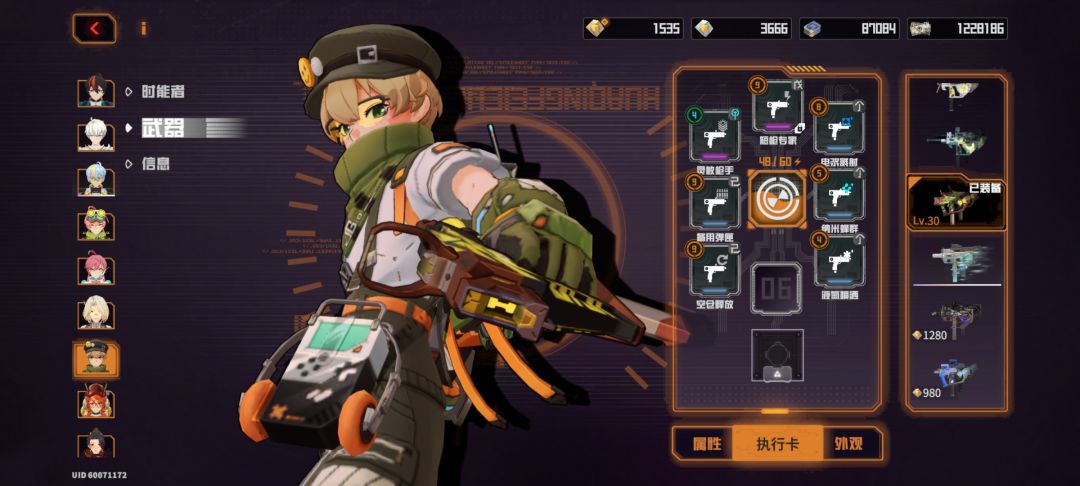Select the white-haired character portrait
Viewport: 1080px width, 486px height.
click(96, 135)
